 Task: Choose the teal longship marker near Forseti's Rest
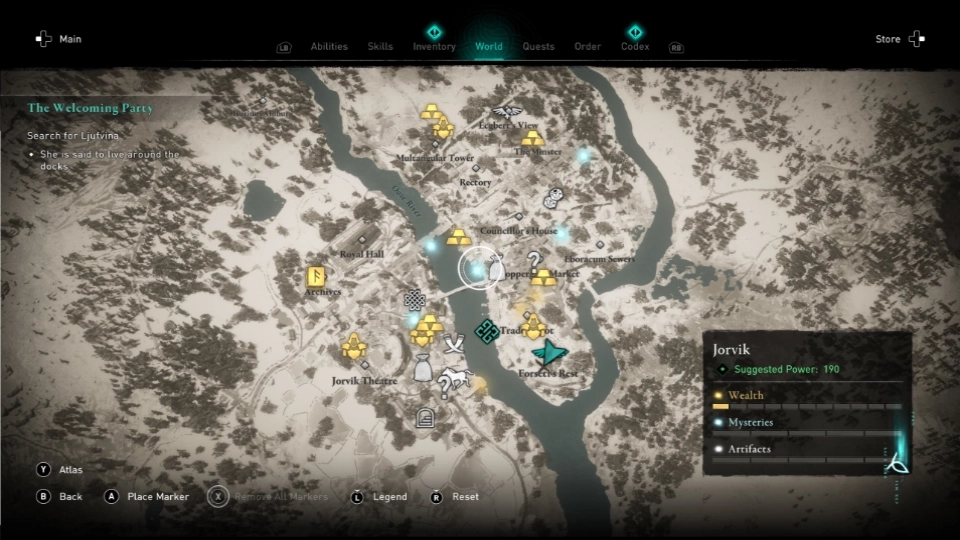coord(549,352)
